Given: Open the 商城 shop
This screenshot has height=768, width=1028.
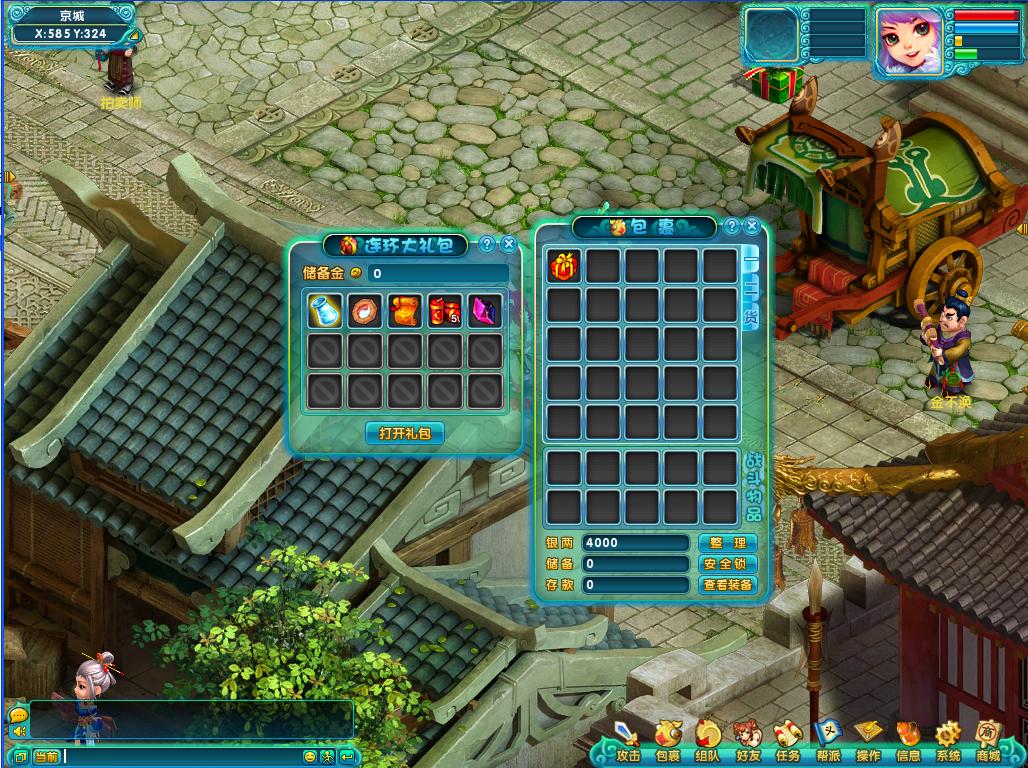Looking at the screenshot, I should pos(988,741).
